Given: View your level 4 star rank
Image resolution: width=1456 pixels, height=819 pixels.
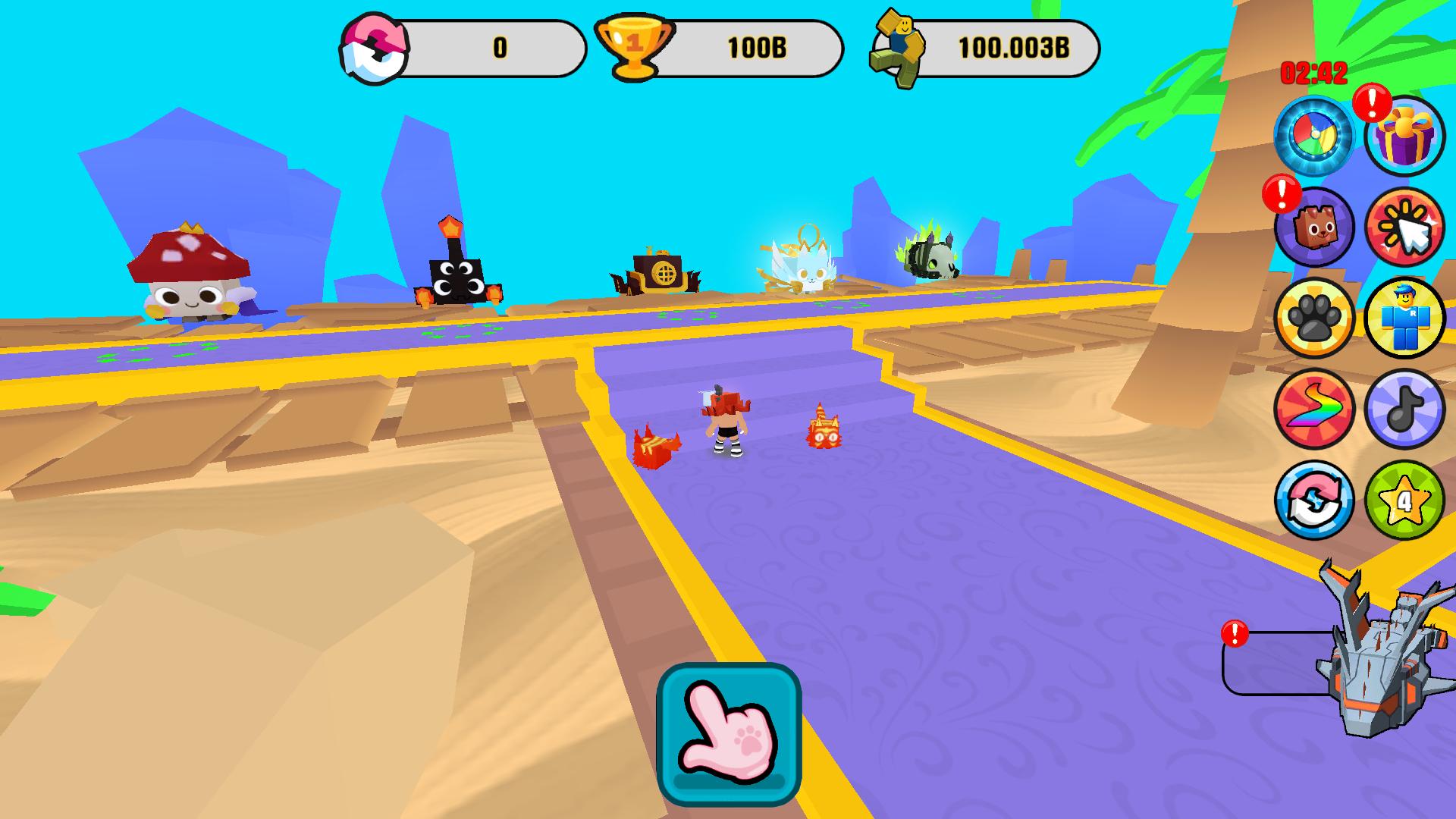Looking at the screenshot, I should click(1407, 500).
